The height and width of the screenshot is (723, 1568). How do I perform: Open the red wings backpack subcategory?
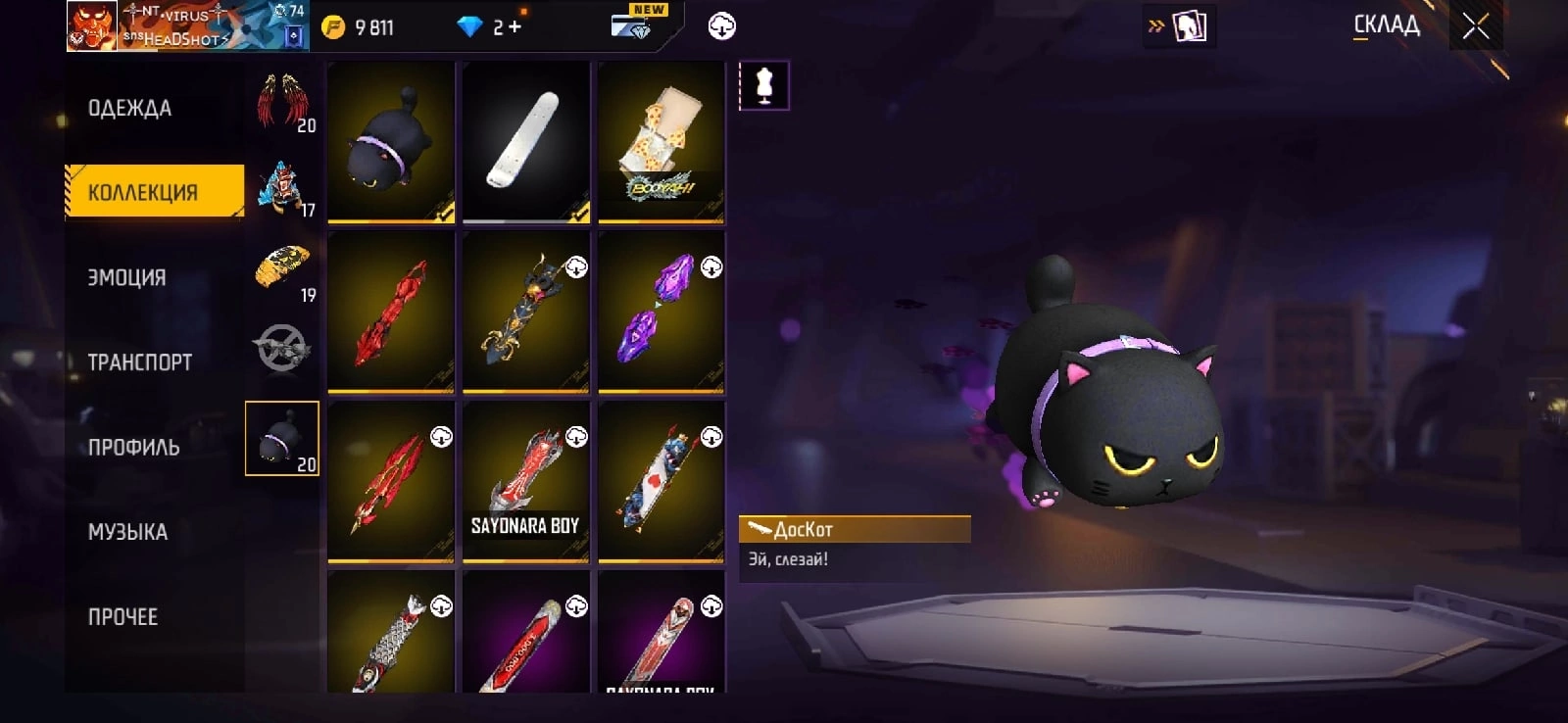click(283, 102)
